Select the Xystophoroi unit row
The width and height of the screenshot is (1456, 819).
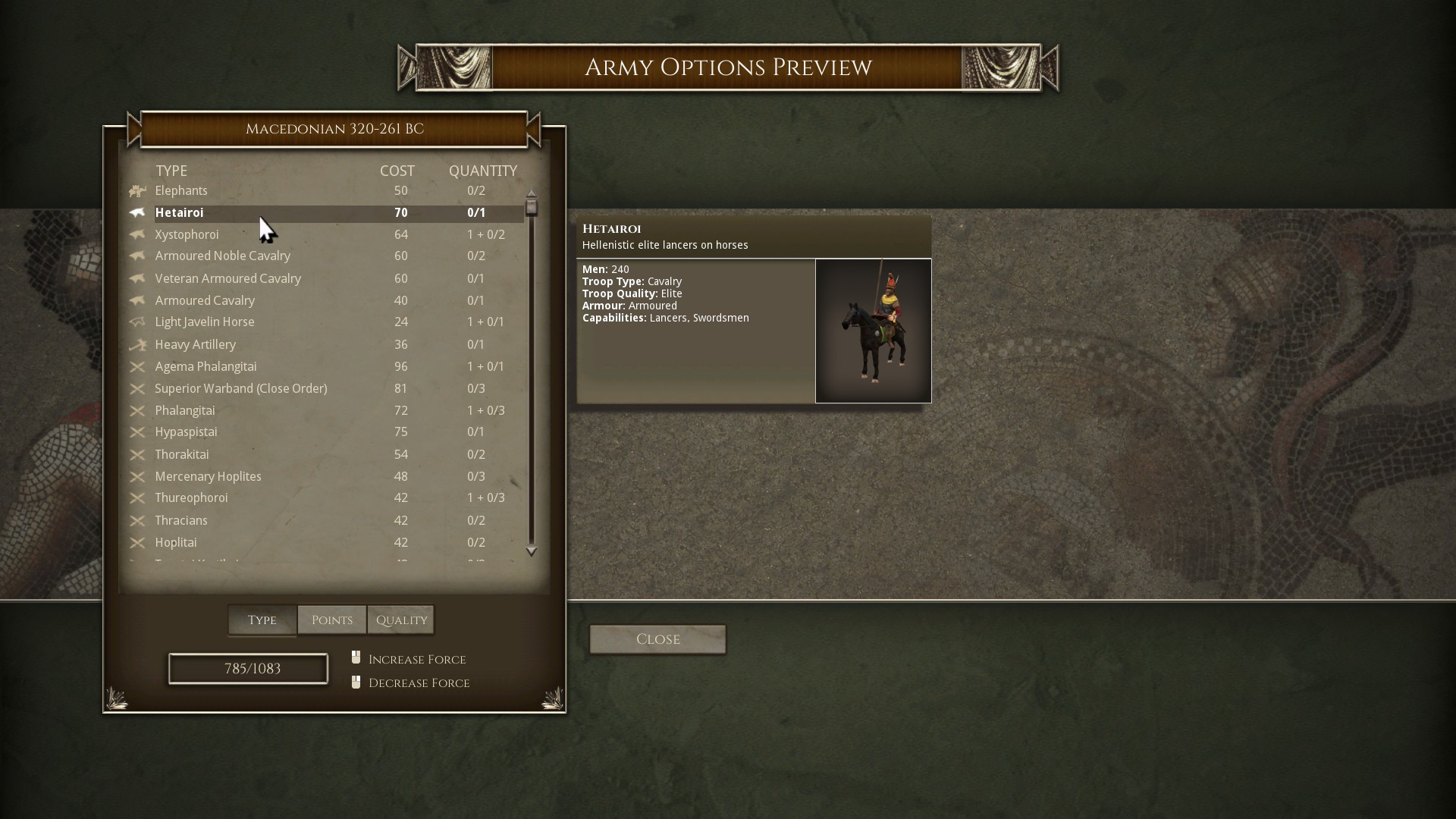click(x=187, y=235)
